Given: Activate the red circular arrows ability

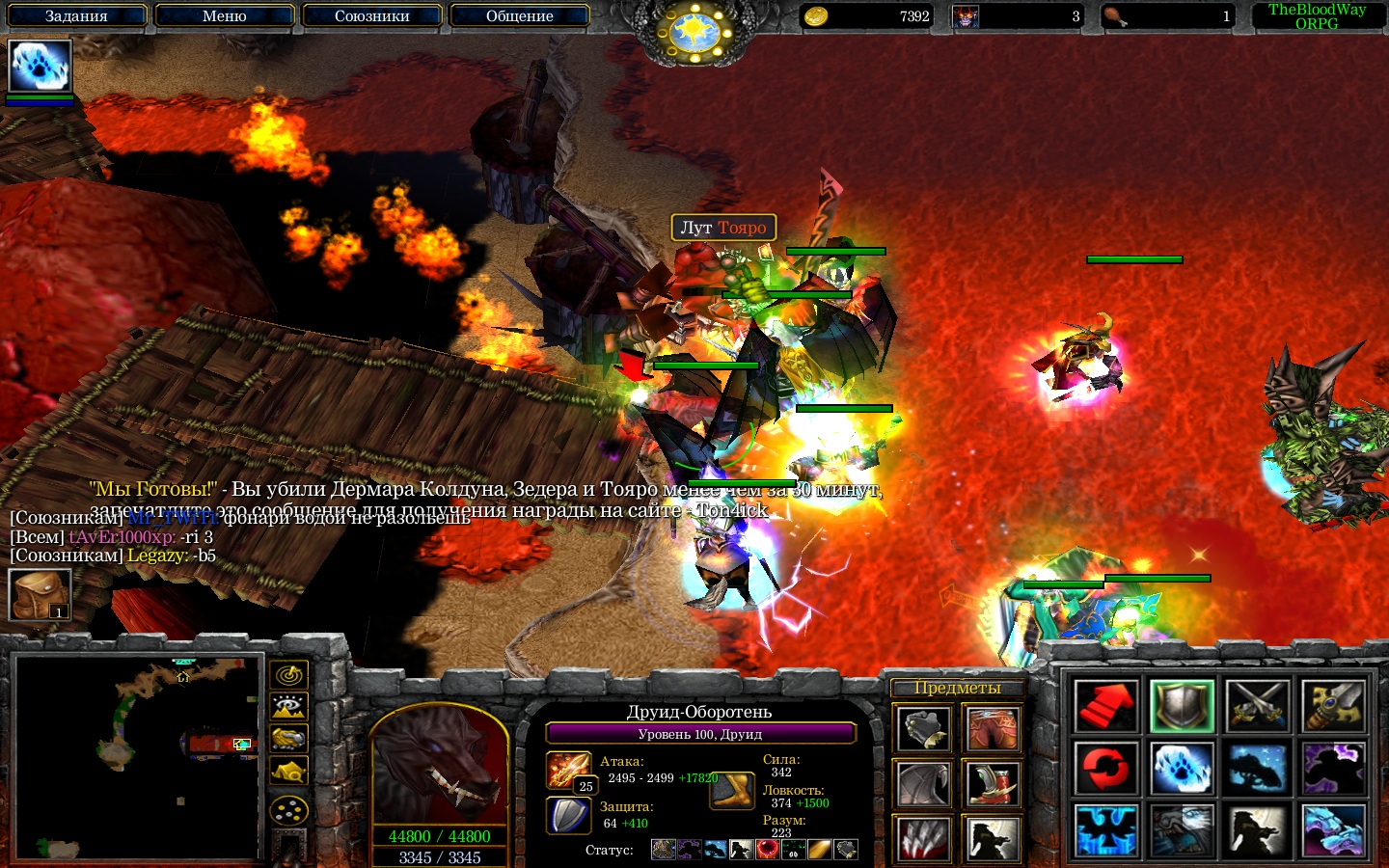Looking at the screenshot, I should click(x=1105, y=768).
